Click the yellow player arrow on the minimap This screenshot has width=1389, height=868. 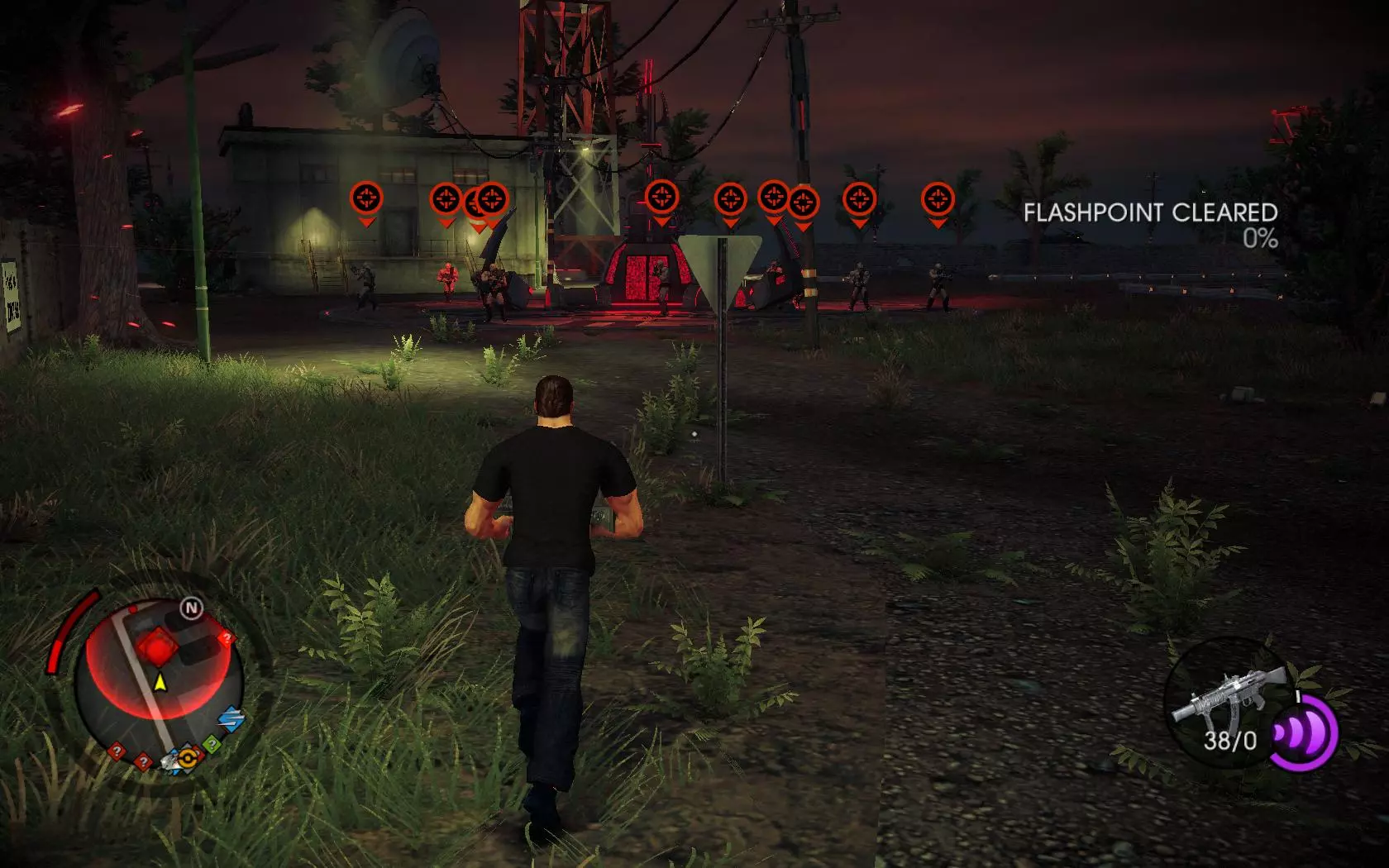160,683
